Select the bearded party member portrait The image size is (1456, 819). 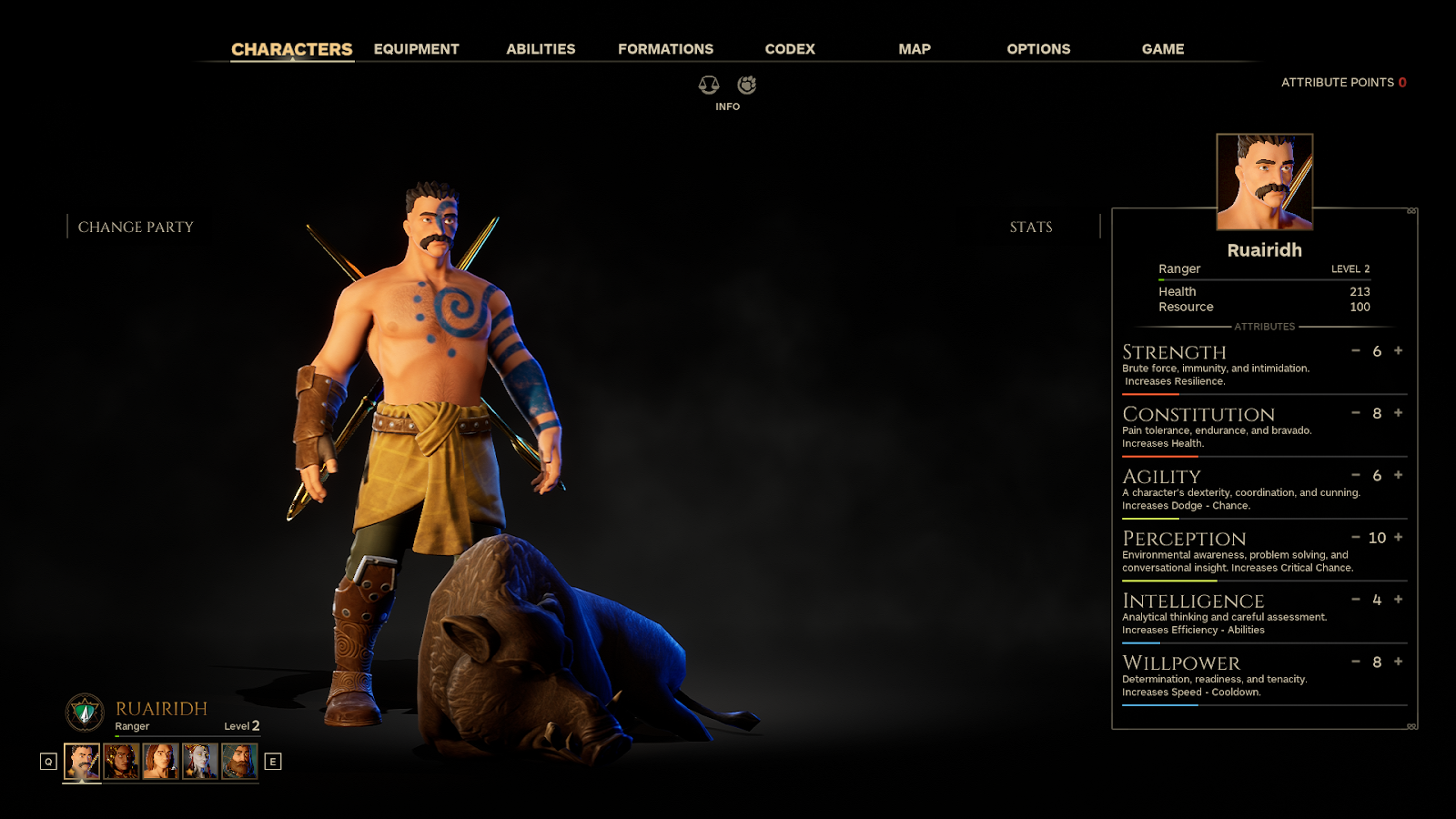[239, 761]
